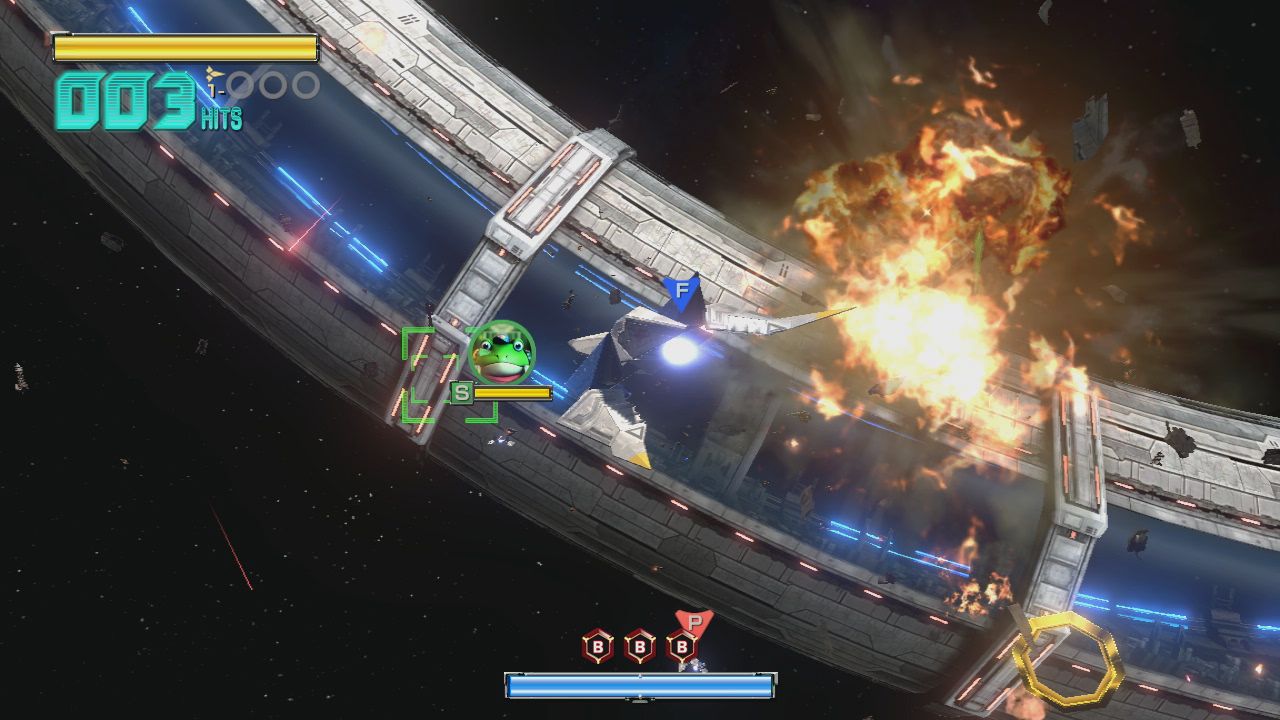The image size is (1280, 720).
Task: Select Slippy's frog portrait icon
Action: (x=502, y=353)
